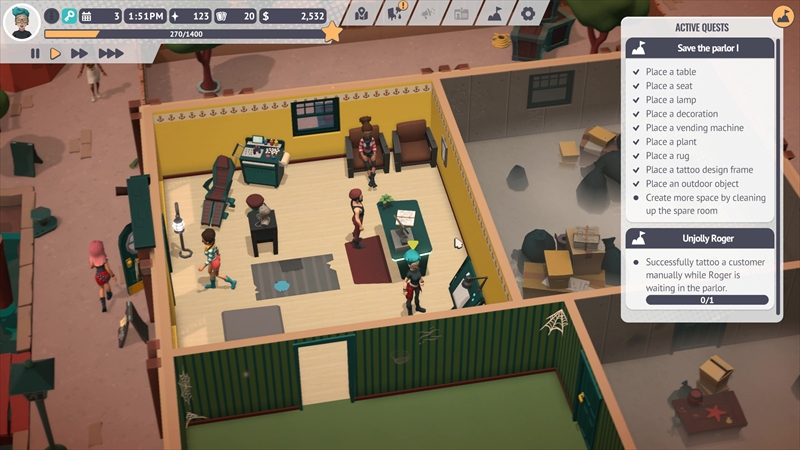The image size is (800, 450).
Task: Pause the game
Action: click(35, 53)
